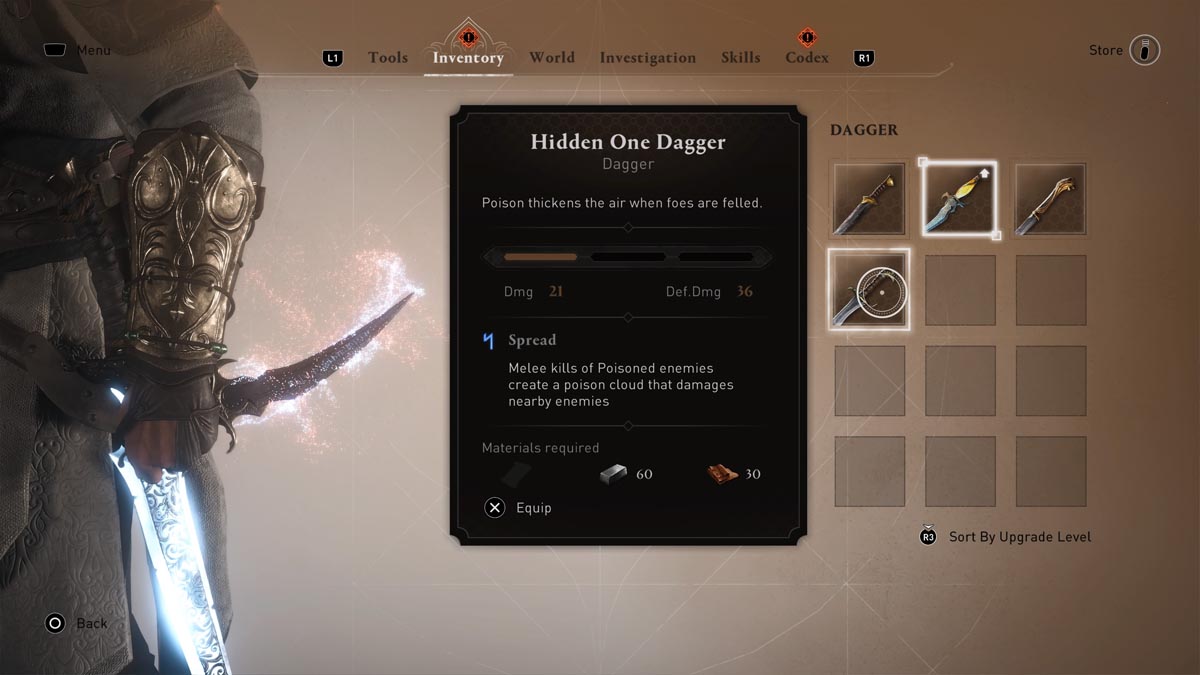Viewport: 1200px width, 675px height.
Task: Open the World tab
Action: coord(552,58)
